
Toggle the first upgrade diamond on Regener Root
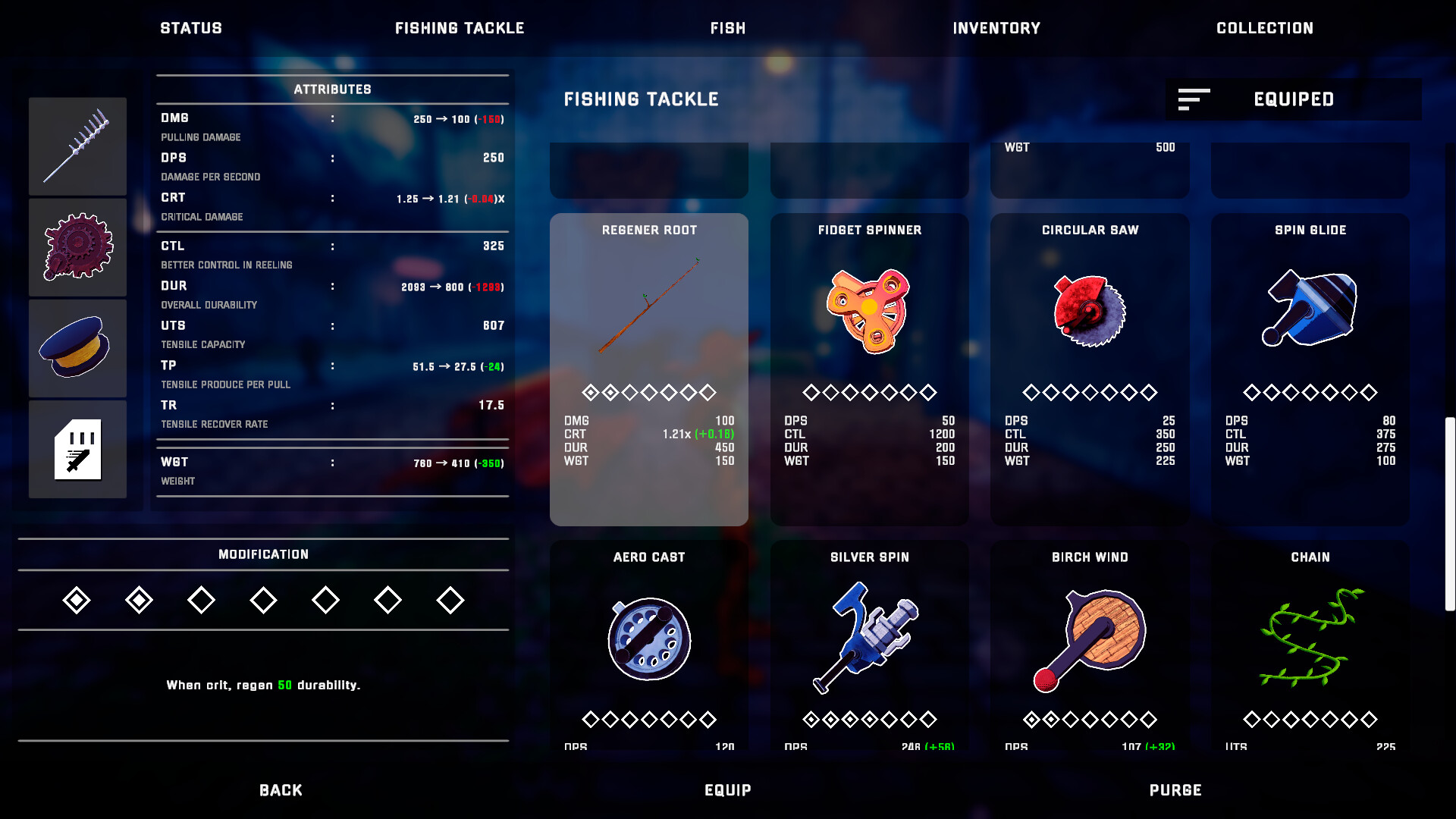coord(591,393)
